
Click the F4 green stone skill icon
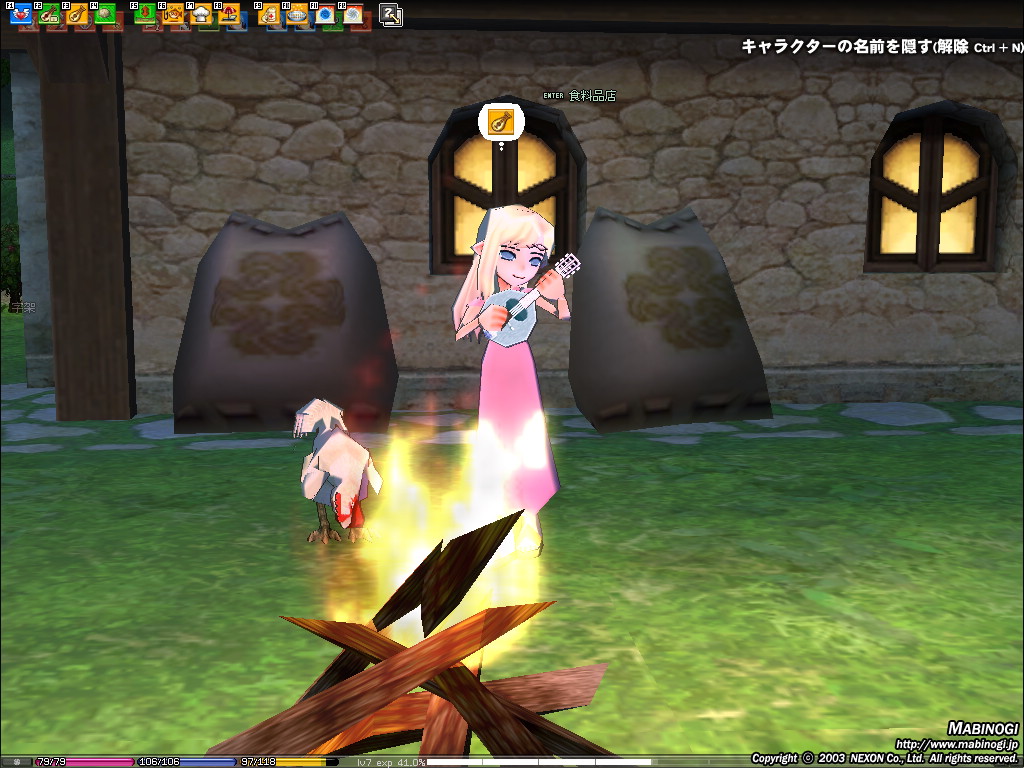(103, 14)
